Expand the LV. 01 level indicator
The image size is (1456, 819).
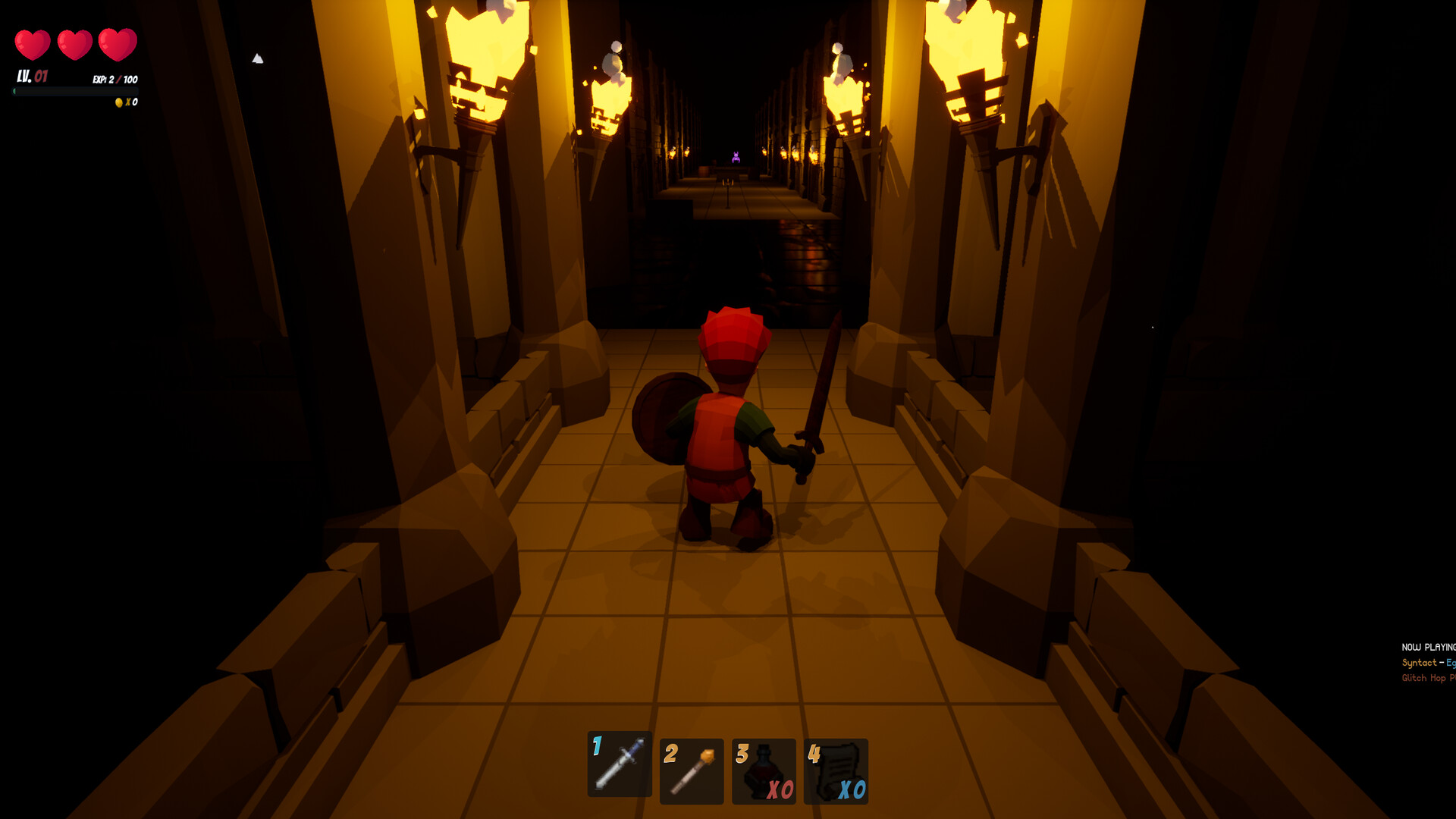(30, 76)
